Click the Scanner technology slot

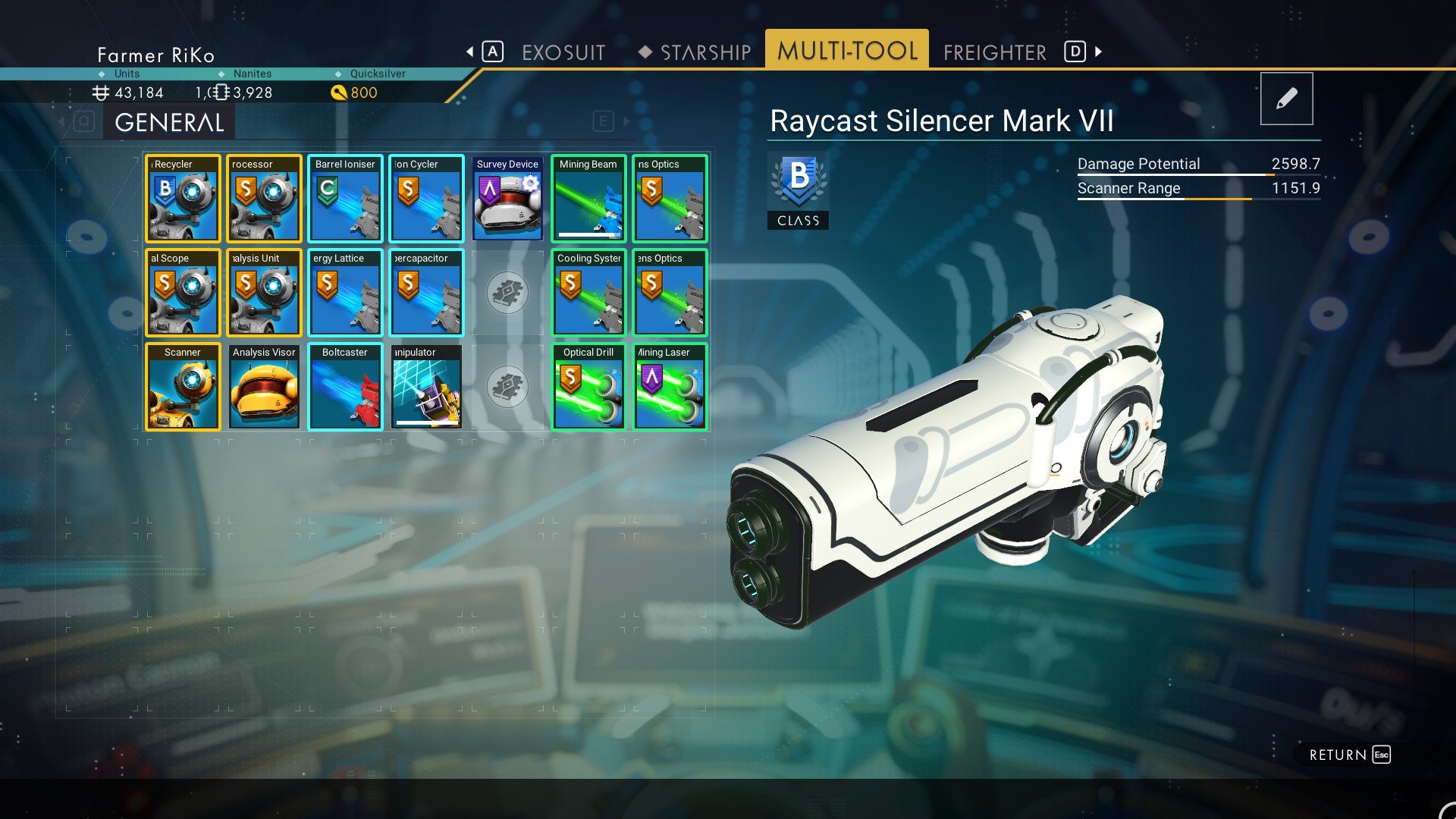tap(183, 387)
